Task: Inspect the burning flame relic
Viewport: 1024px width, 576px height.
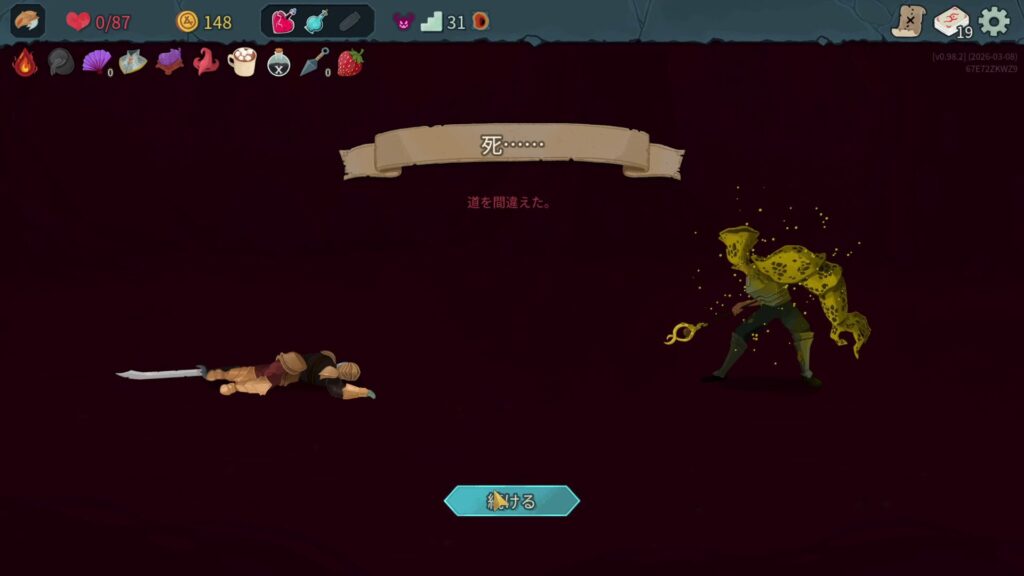Action: [24, 62]
